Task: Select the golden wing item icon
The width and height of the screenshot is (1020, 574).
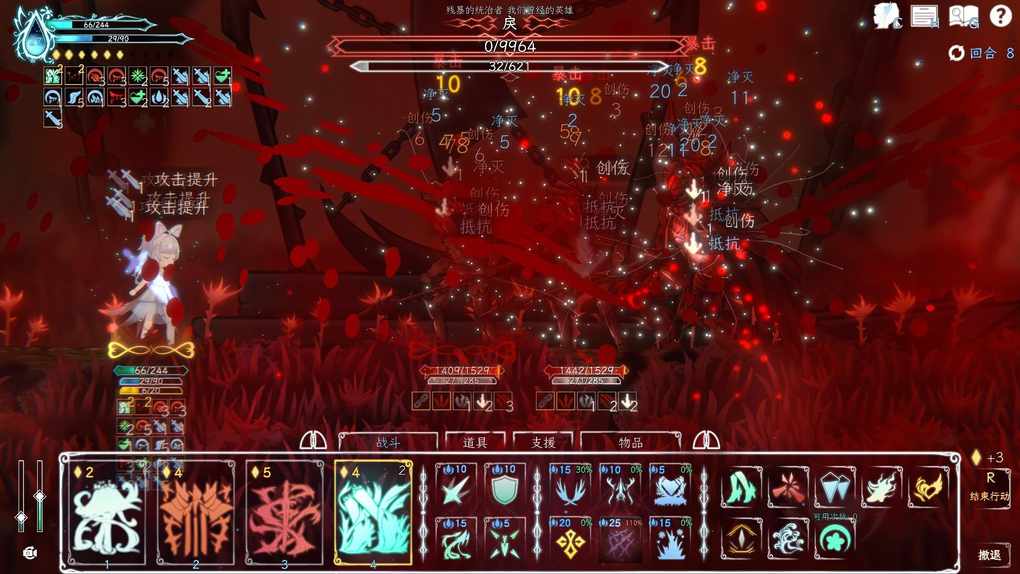Action: click(928, 487)
